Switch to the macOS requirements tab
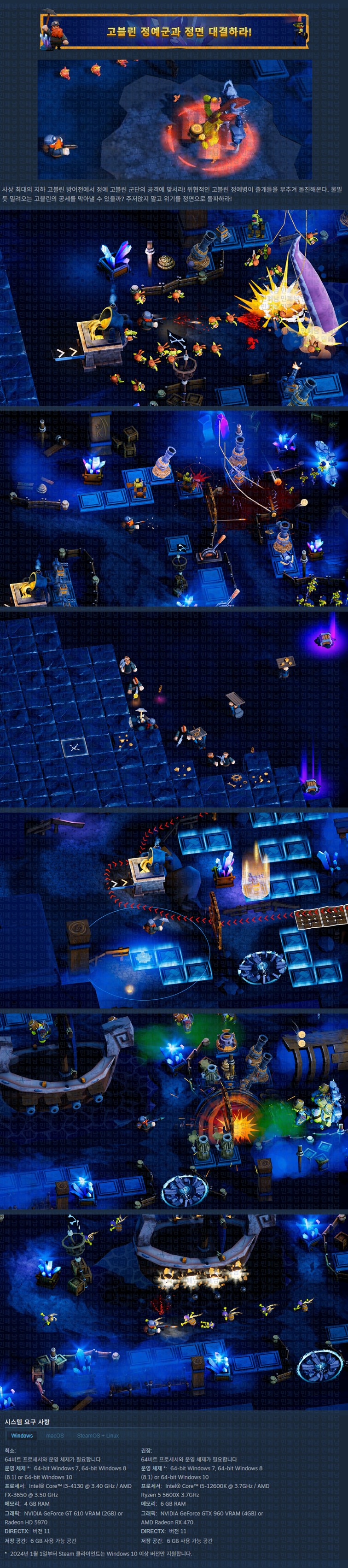 (55, 1435)
